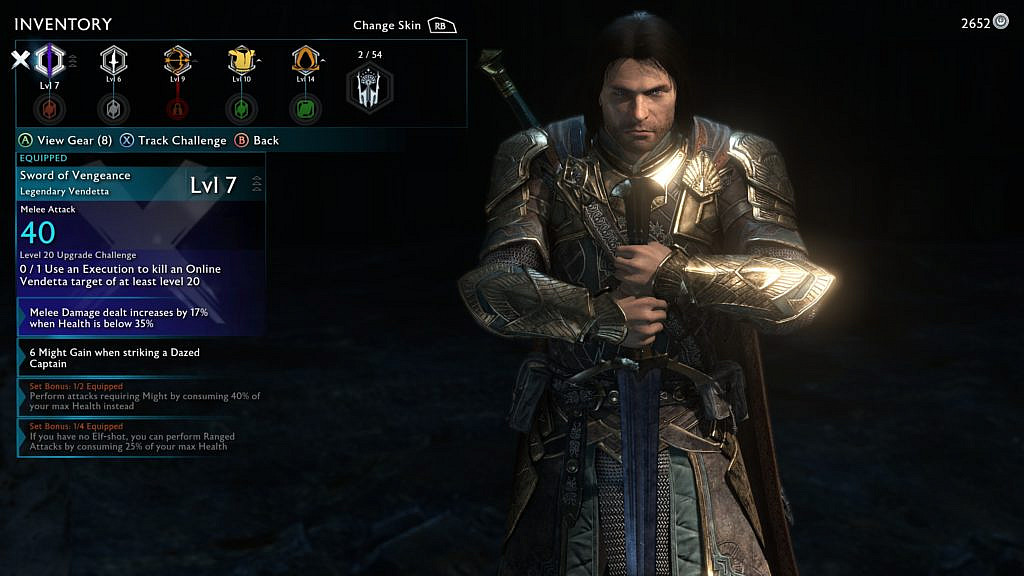Choose the green gem under the armor

point(241,107)
